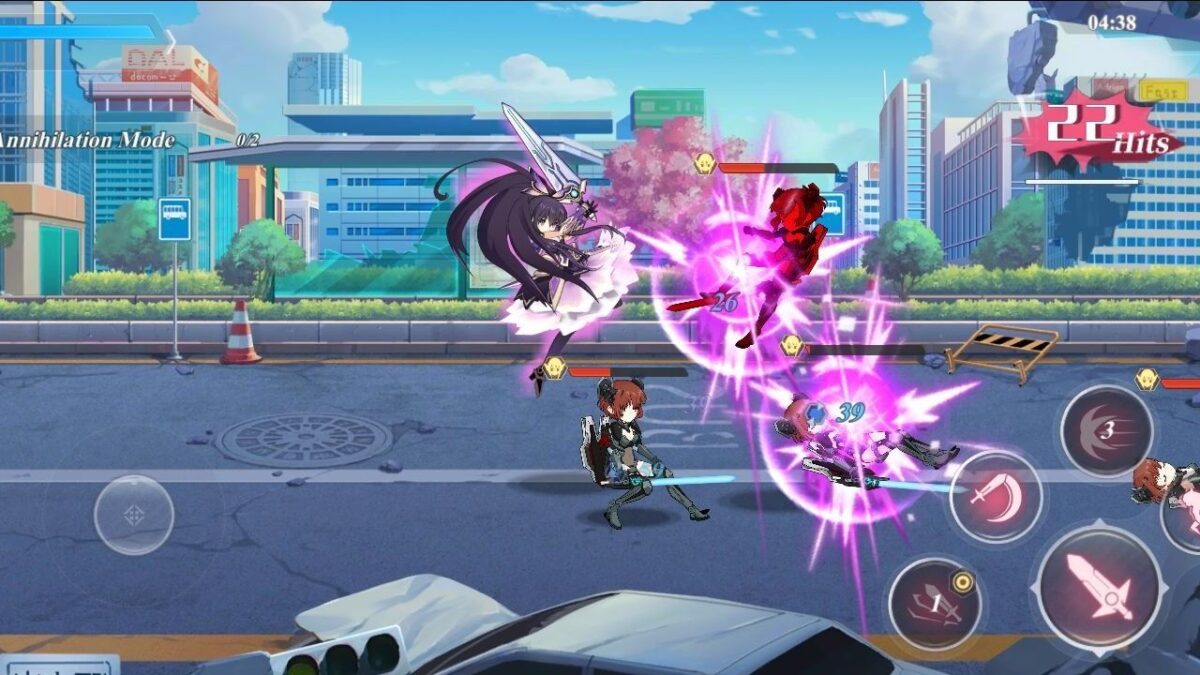Activate the scythe slash skill
This screenshot has width=1200, height=675.
pyautogui.click(x=995, y=496)
